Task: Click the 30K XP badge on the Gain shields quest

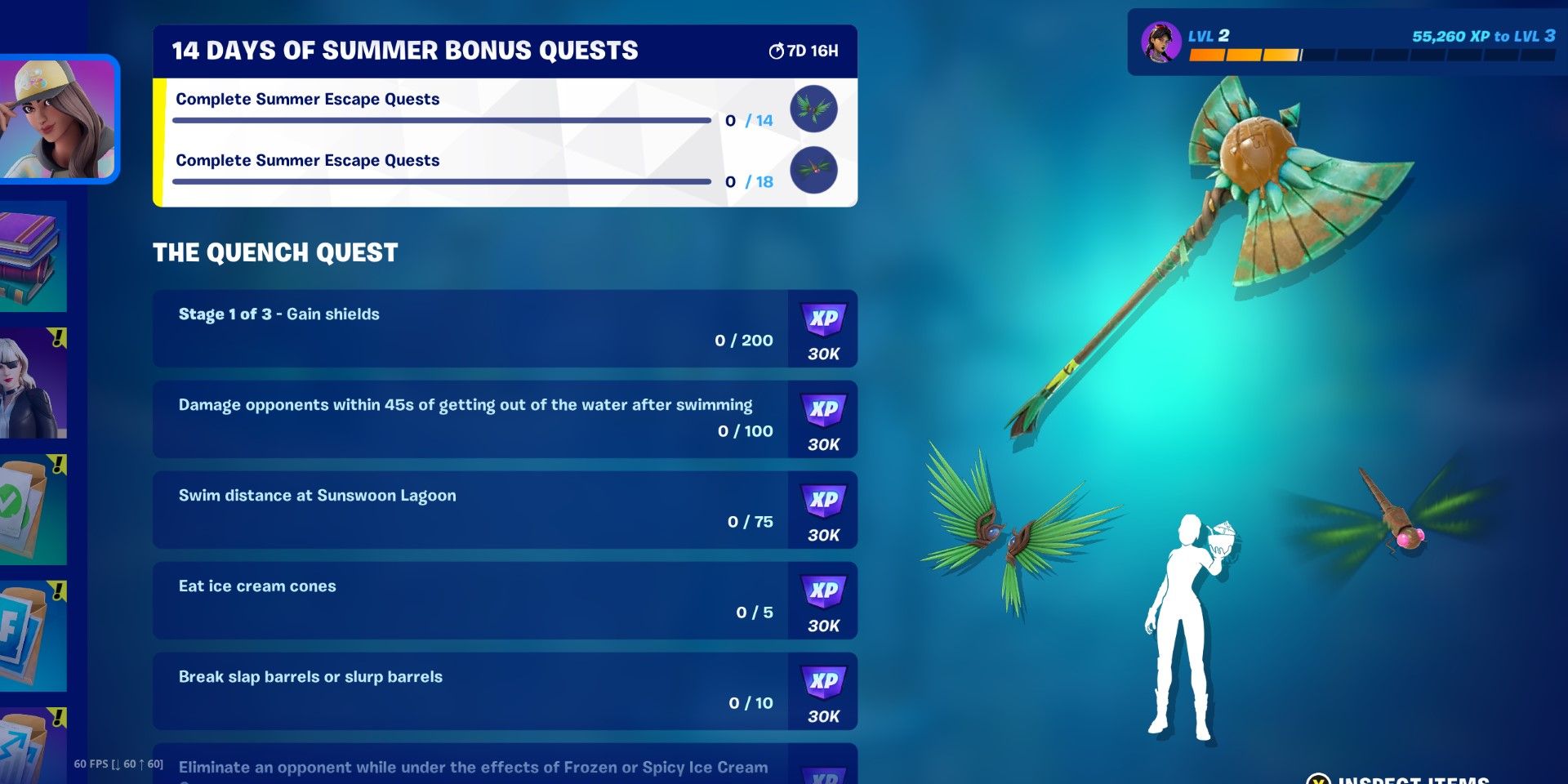Action: click(x=824, y=330)
